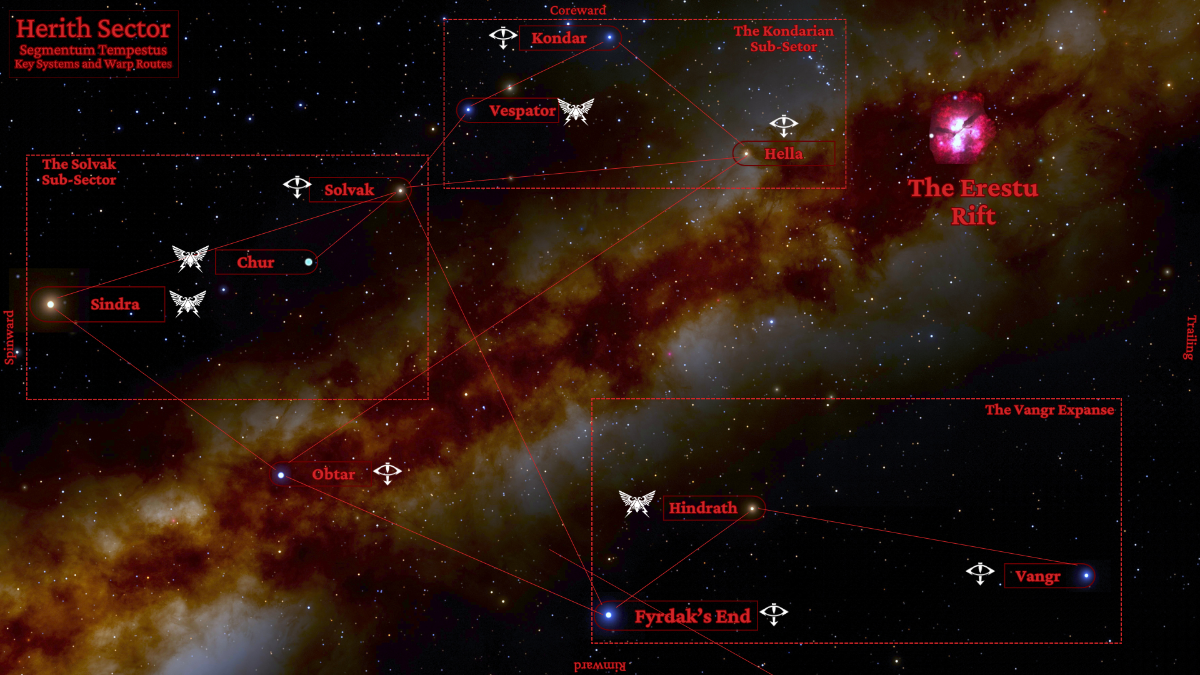Choose the Vespator system marker

467,109
